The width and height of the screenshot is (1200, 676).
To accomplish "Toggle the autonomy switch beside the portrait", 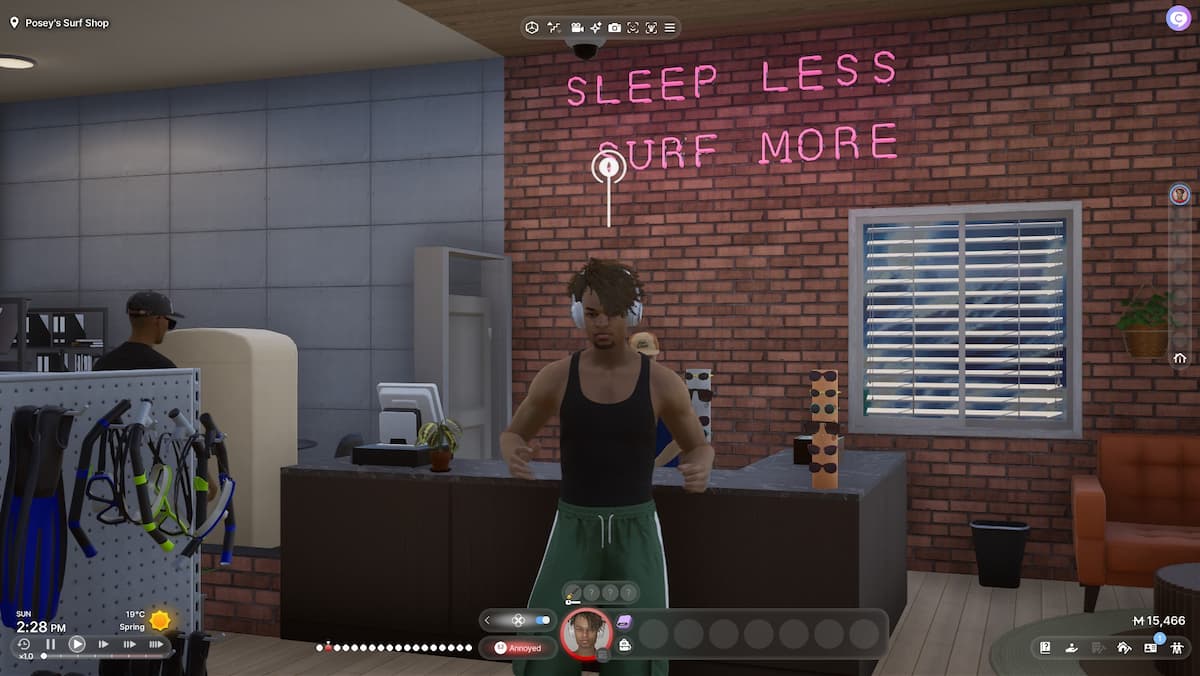I will point(543,620).
